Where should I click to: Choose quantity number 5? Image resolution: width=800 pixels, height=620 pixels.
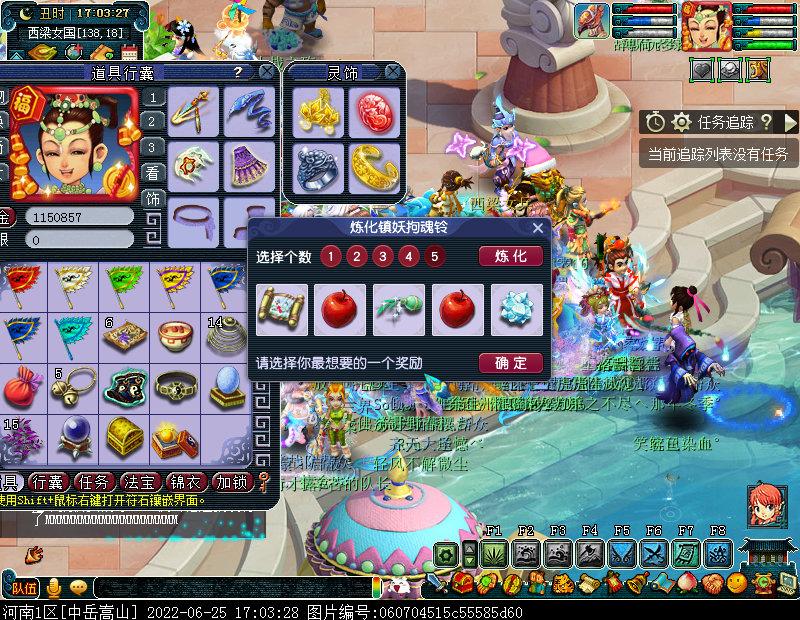pyautogui.click(x=433, y=256)
